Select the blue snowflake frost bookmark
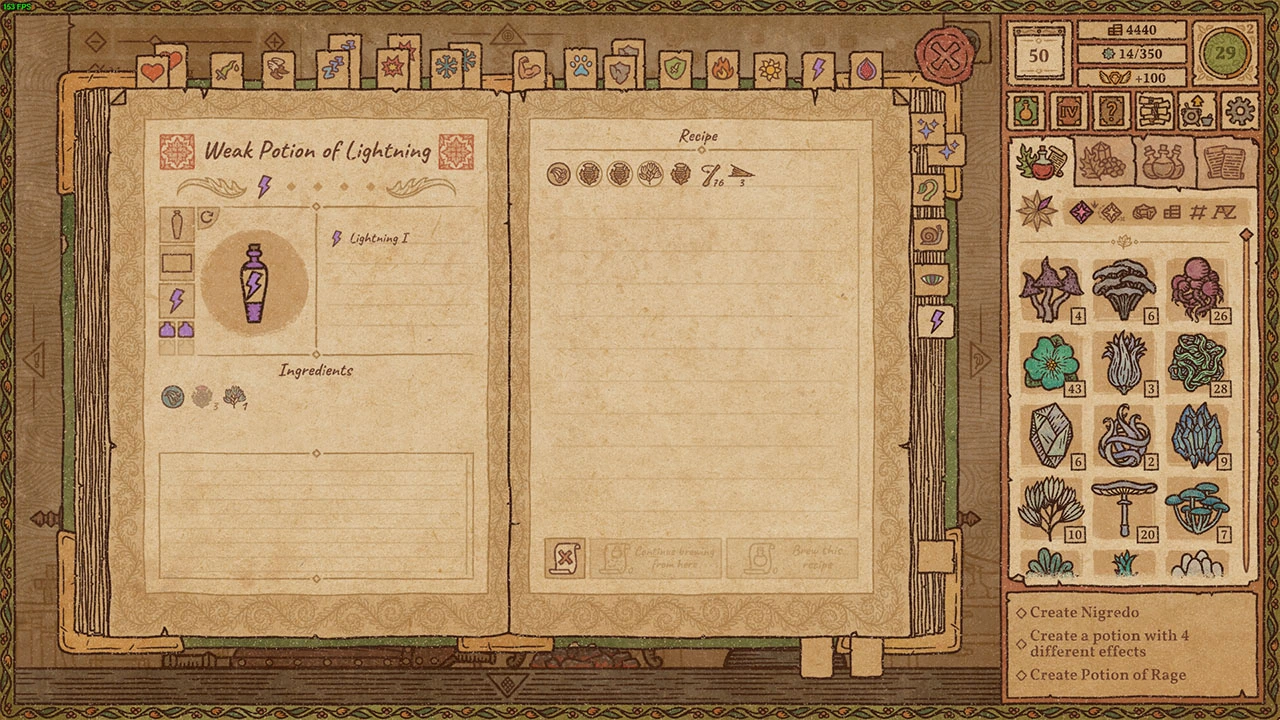Screen dimensions: 1280x720 point(447,70)
